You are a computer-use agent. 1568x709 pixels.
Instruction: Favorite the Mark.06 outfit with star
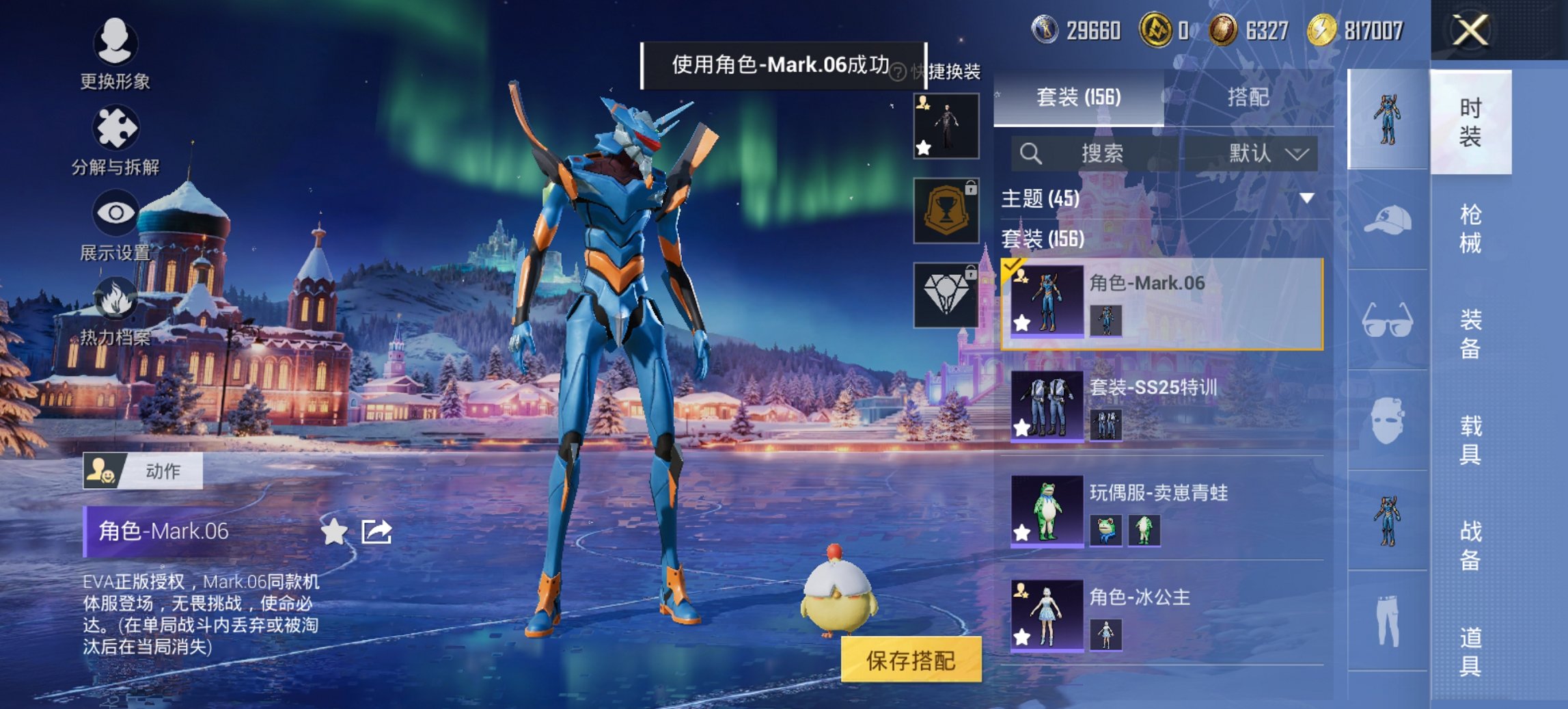pyautogui.click(x=333, y=531)
